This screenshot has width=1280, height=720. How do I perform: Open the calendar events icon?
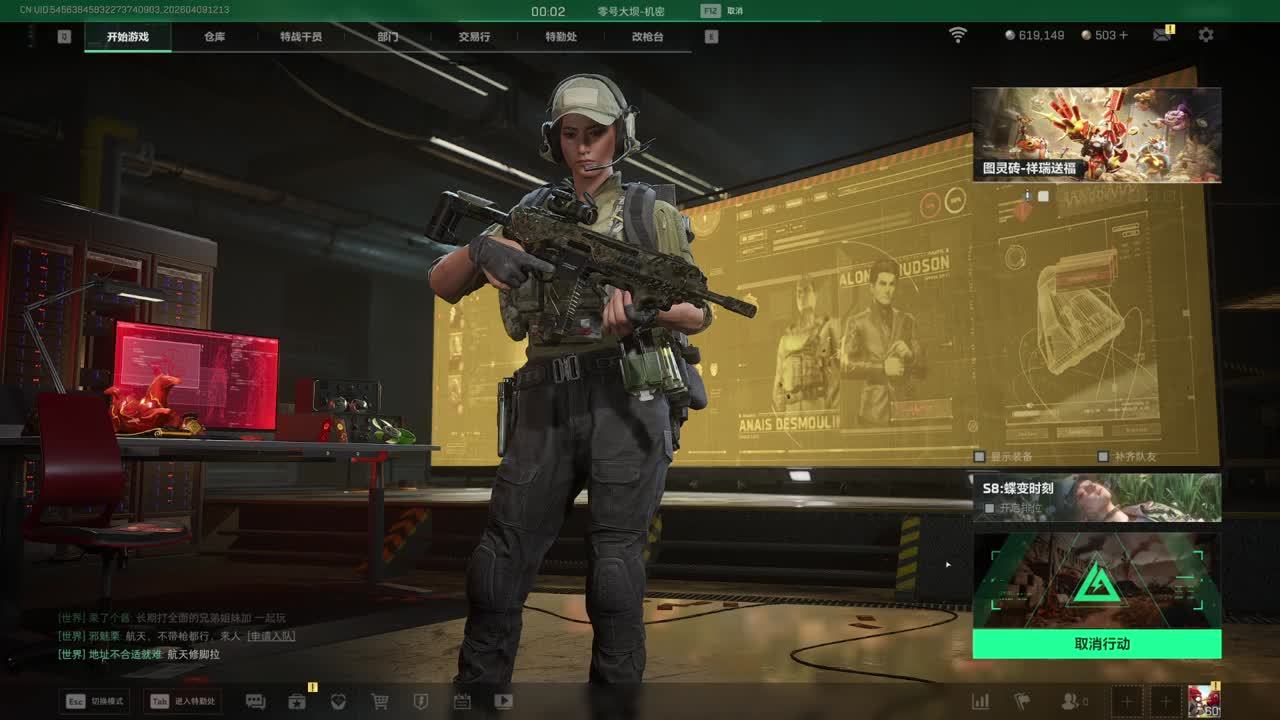462,702
